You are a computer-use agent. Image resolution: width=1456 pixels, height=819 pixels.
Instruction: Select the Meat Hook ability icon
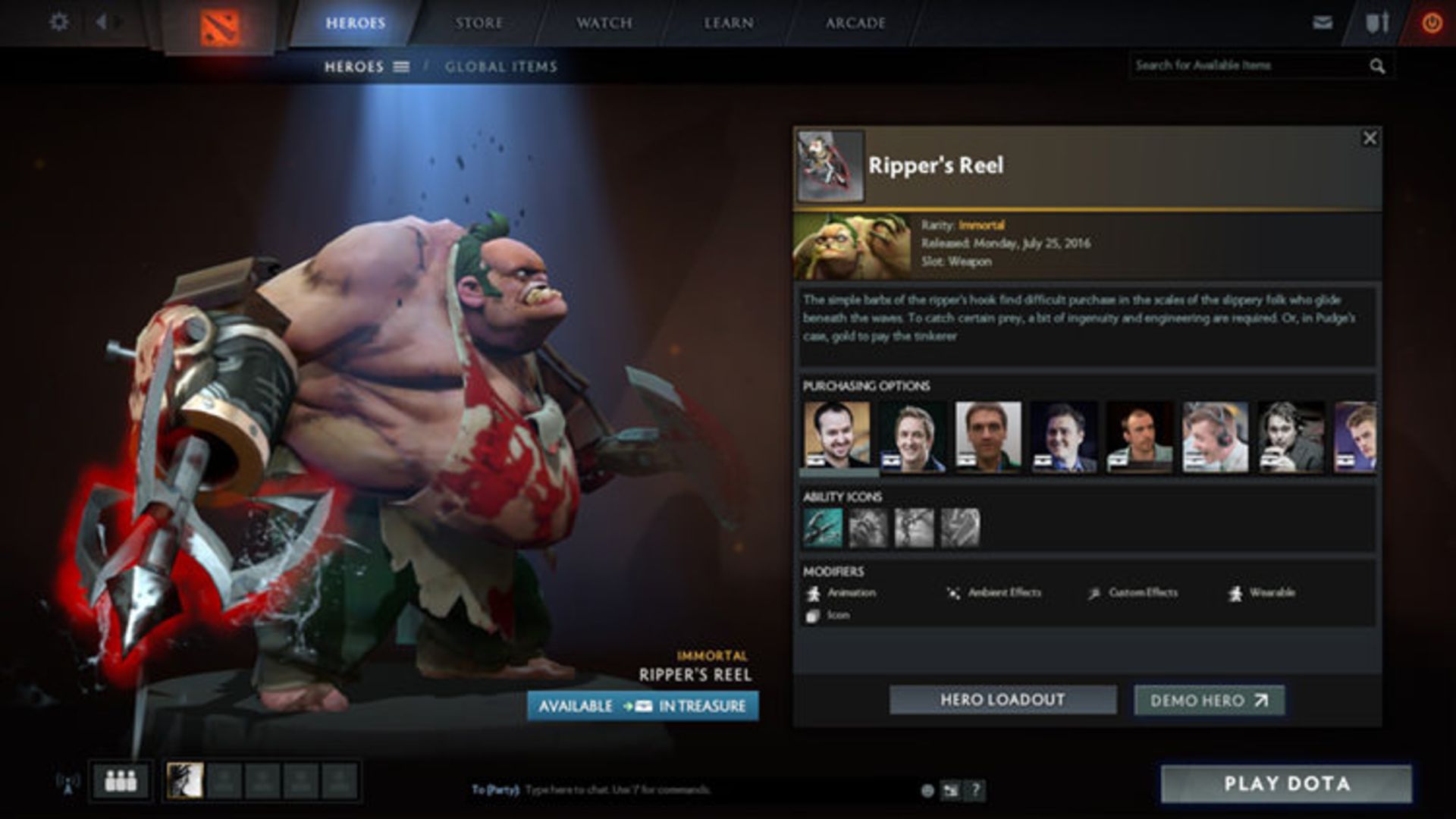click(x=822, y=528)
